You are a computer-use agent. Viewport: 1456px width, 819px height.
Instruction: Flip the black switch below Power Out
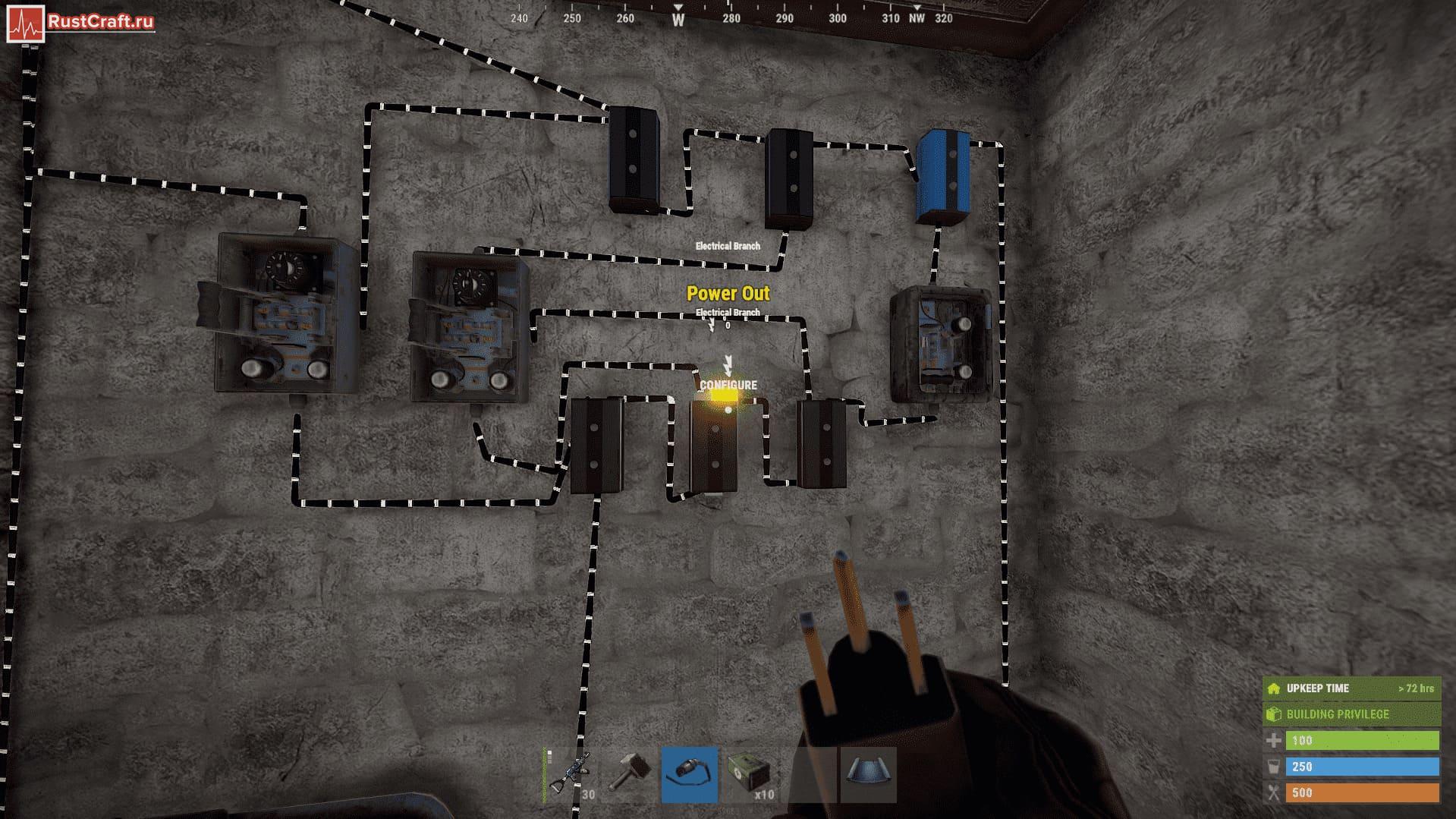(x=714, y=448)
